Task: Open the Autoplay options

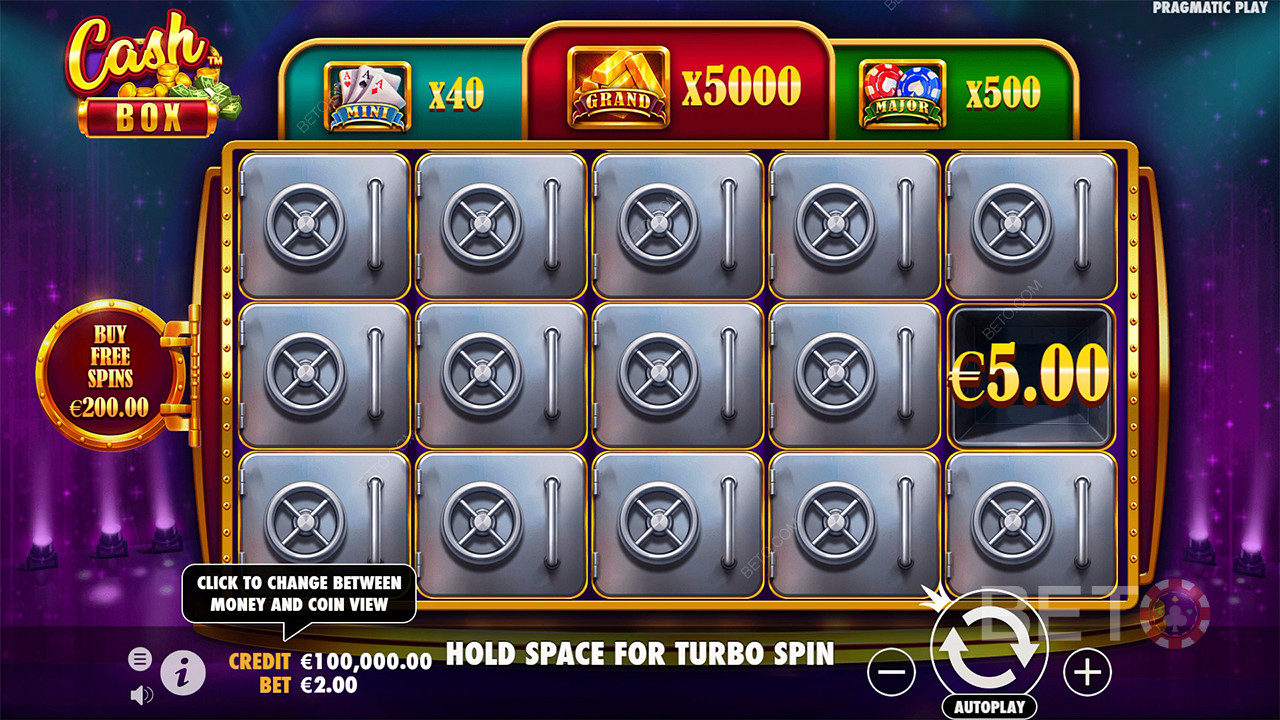Action: pyautogui.click(x=988, y=707)
